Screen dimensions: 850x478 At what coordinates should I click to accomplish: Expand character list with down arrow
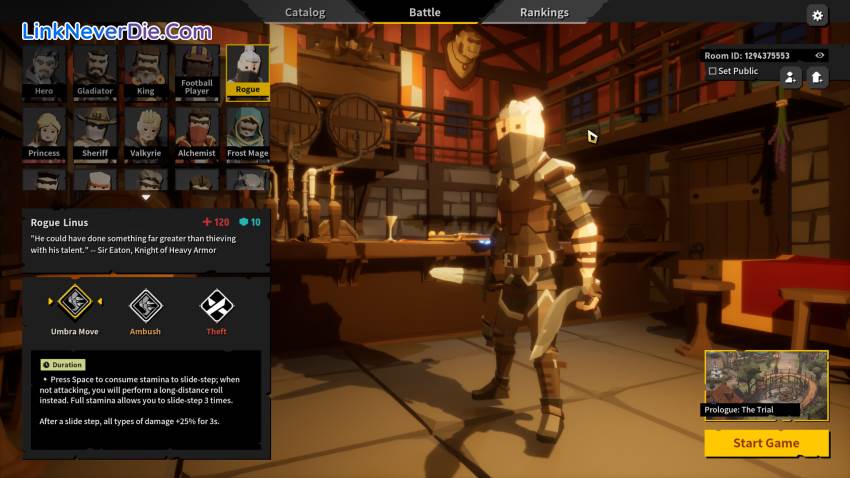[x=146, y=197]
